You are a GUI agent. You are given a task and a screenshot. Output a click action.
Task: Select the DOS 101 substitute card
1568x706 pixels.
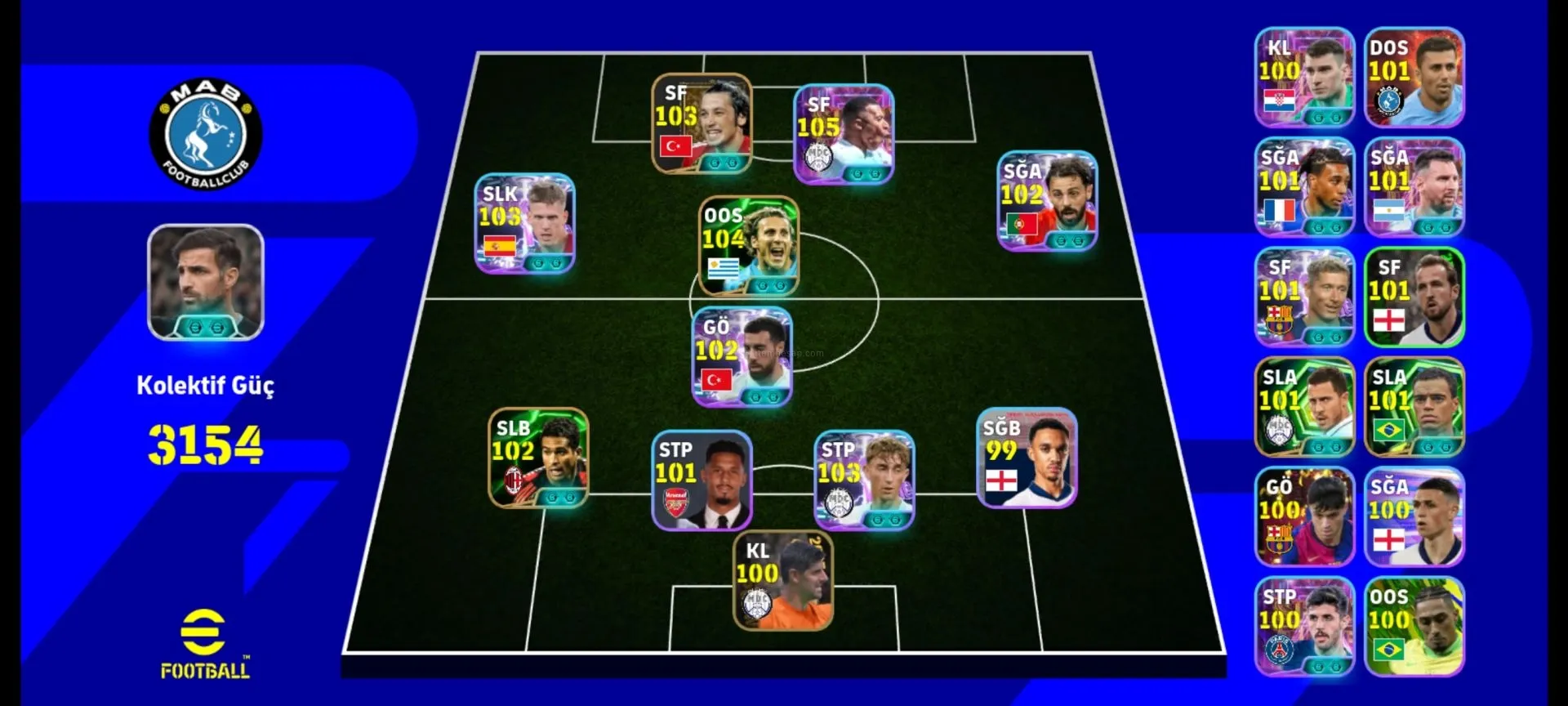coord(1414,78)
